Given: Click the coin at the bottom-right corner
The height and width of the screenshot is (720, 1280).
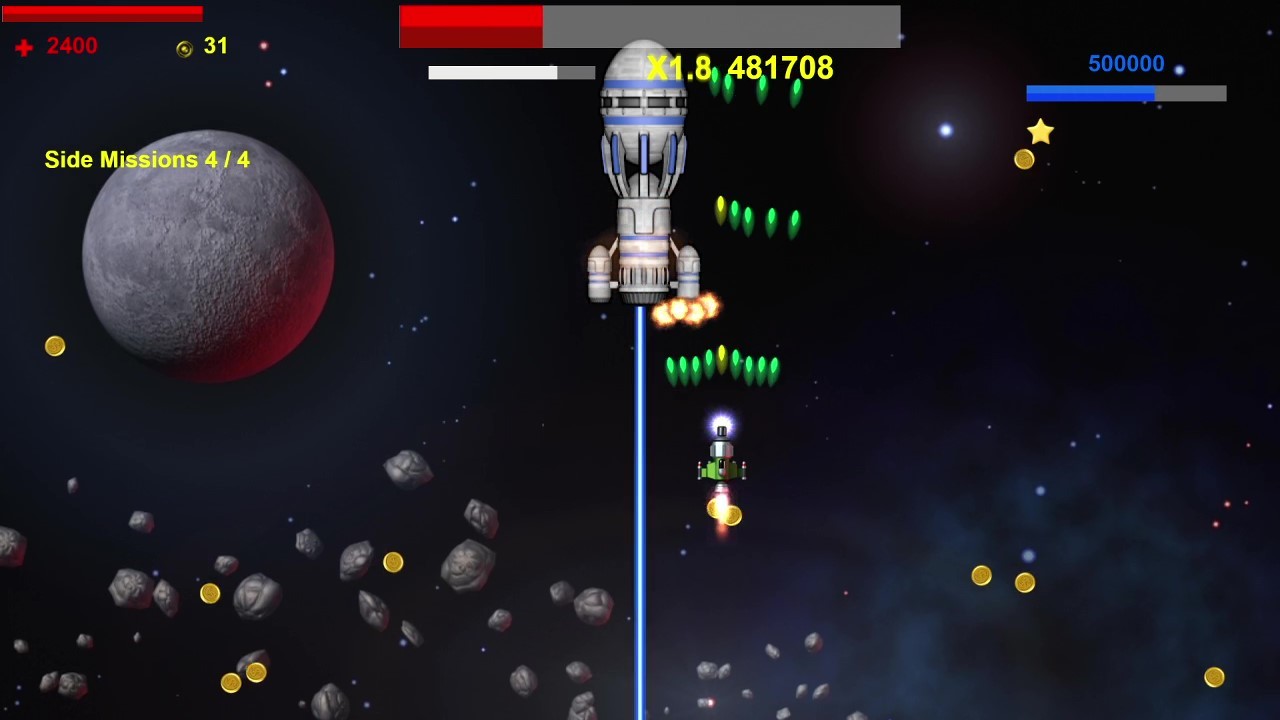Looking at the screenshot, I should click(x=1215, y=677).
